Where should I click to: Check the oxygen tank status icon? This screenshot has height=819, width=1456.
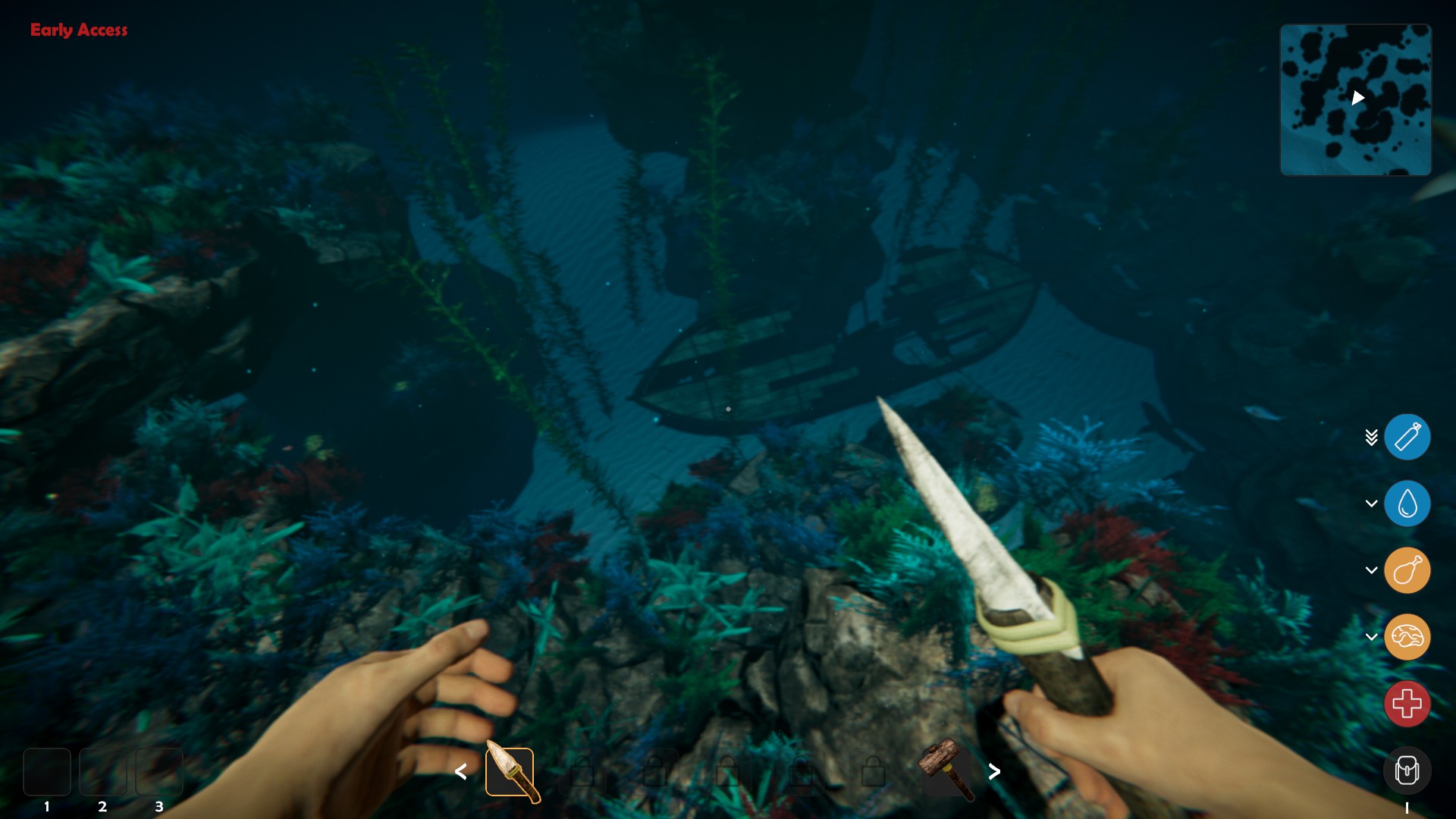click(1407, 437)
